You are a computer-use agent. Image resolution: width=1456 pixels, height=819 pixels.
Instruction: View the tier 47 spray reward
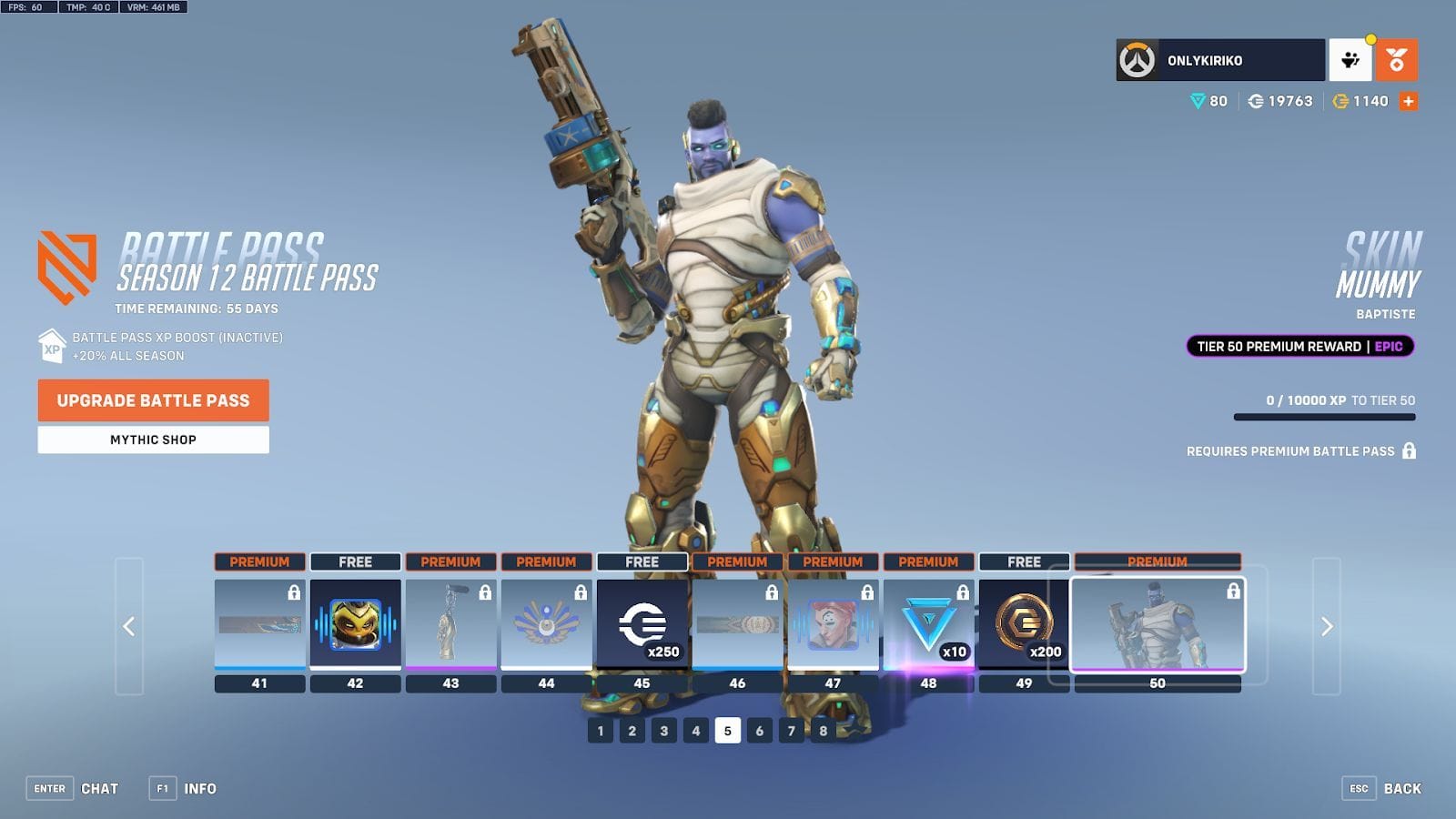pos(831,624)
